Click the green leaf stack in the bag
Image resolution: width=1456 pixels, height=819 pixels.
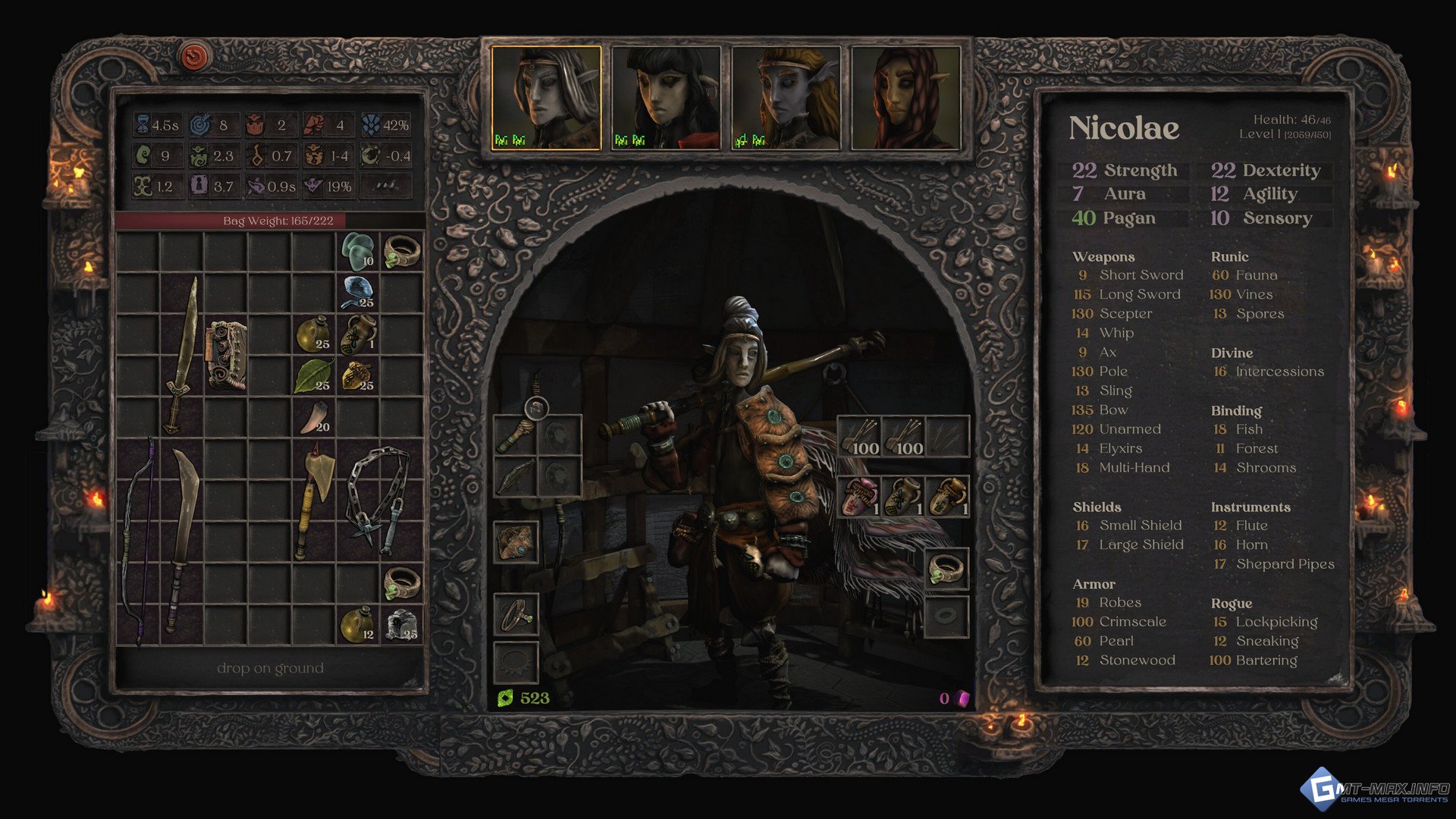[x=313, y=375]
